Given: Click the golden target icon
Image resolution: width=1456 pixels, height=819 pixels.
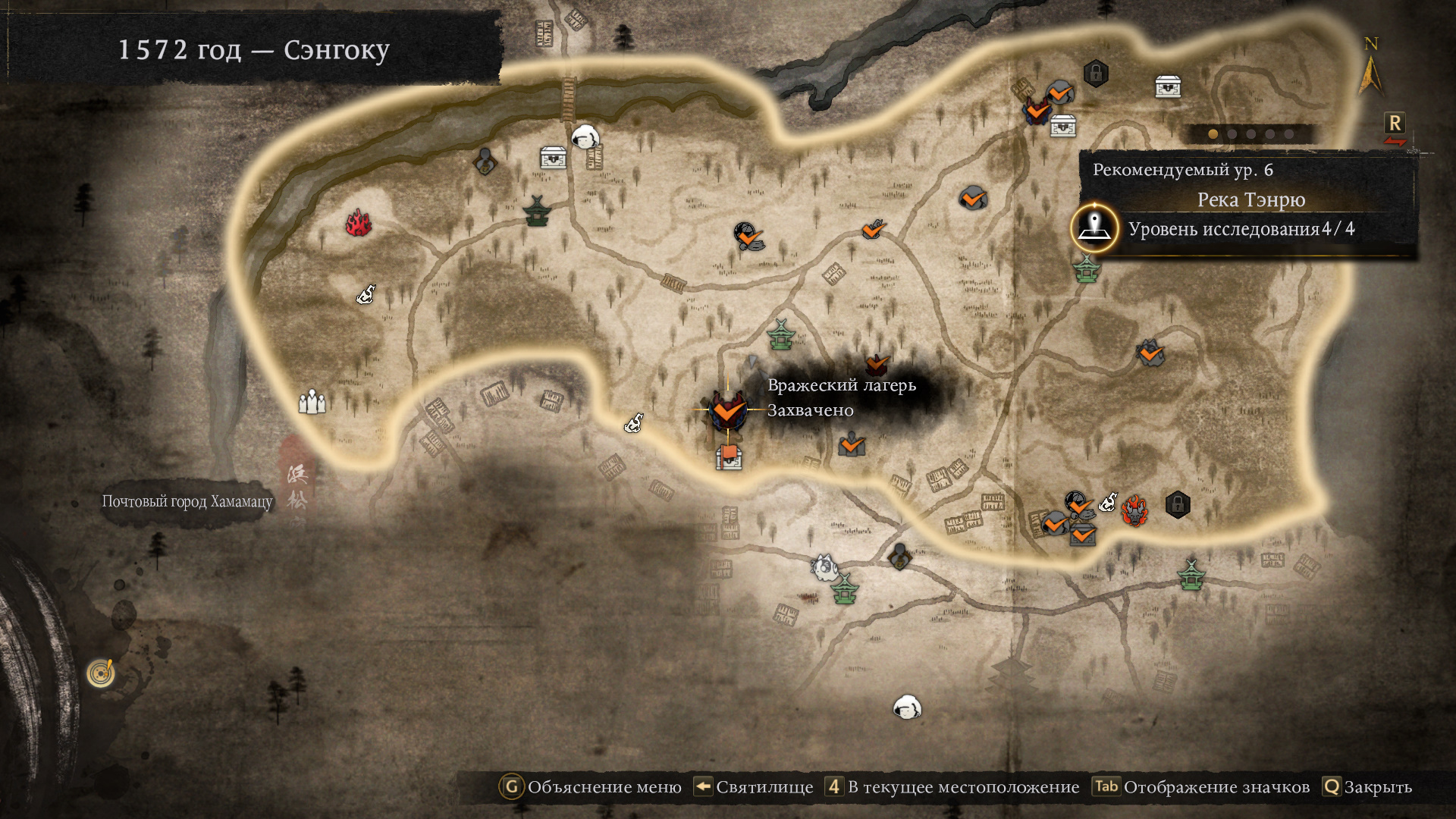Looking at the screenshot, I should click(101, 672).
